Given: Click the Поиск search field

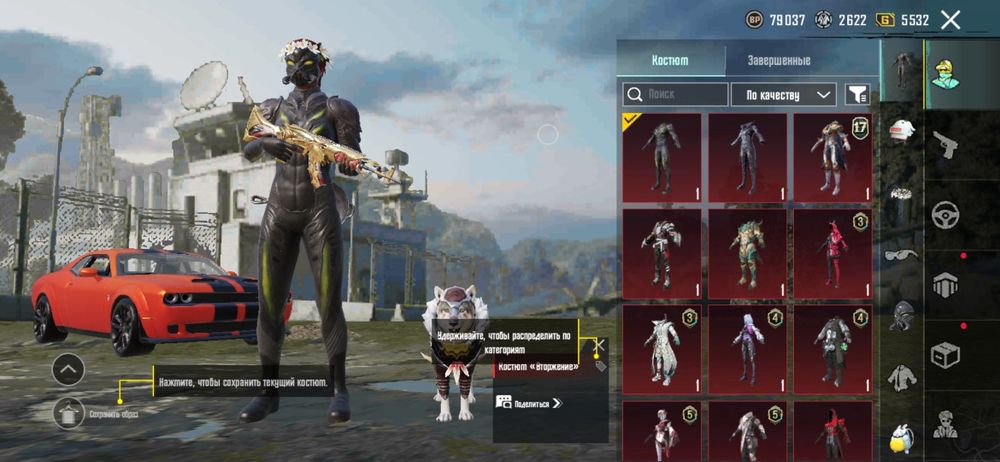Looking at the screenshot, I should 676,95.
